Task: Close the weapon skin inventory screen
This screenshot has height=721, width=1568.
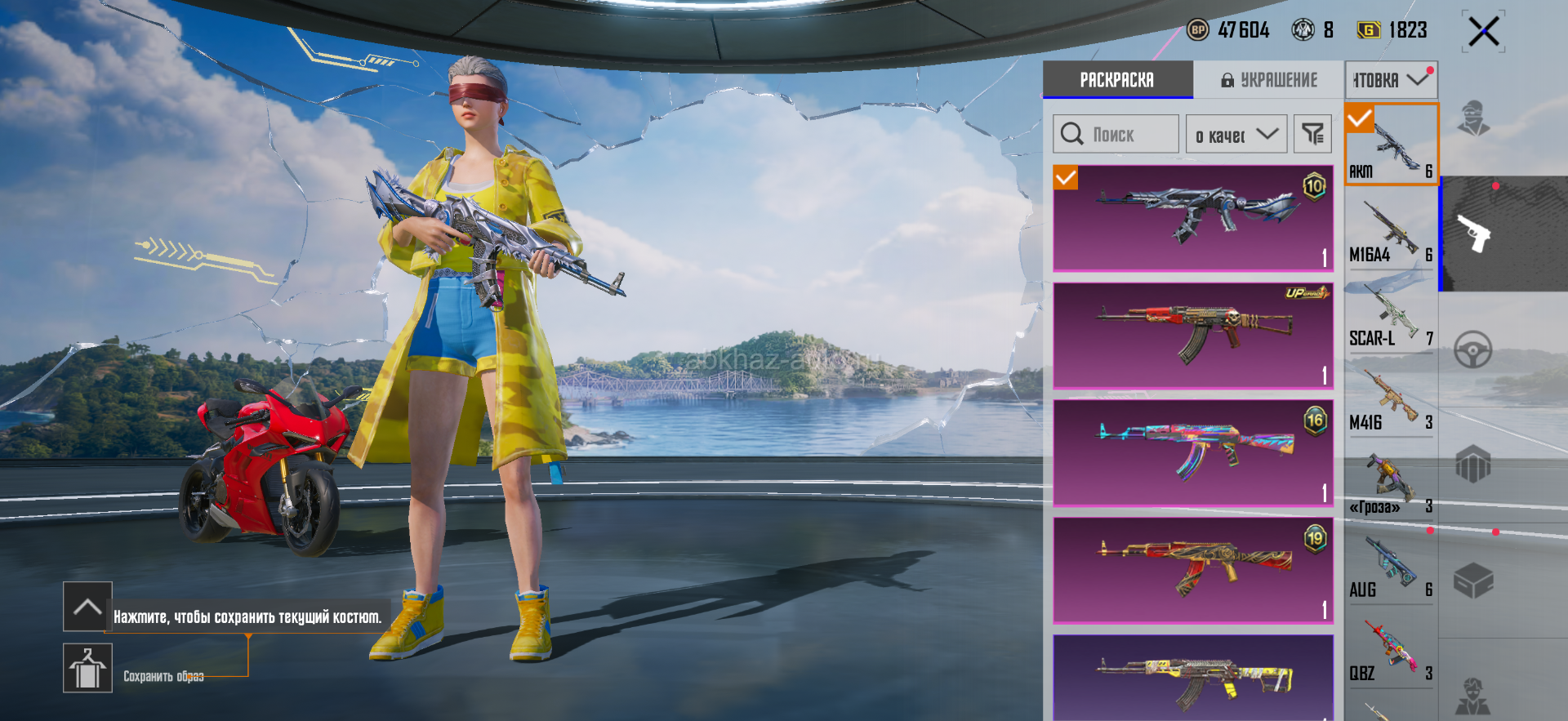Action: (x=1483, y=33)
